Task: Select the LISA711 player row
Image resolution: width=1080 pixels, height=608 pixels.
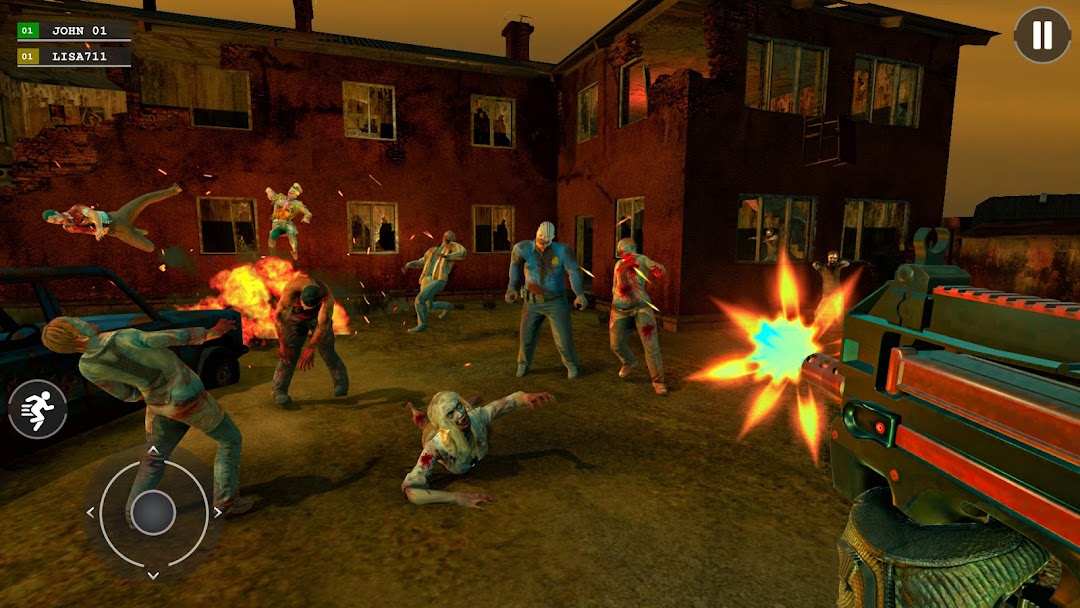Action: point(74,56)
